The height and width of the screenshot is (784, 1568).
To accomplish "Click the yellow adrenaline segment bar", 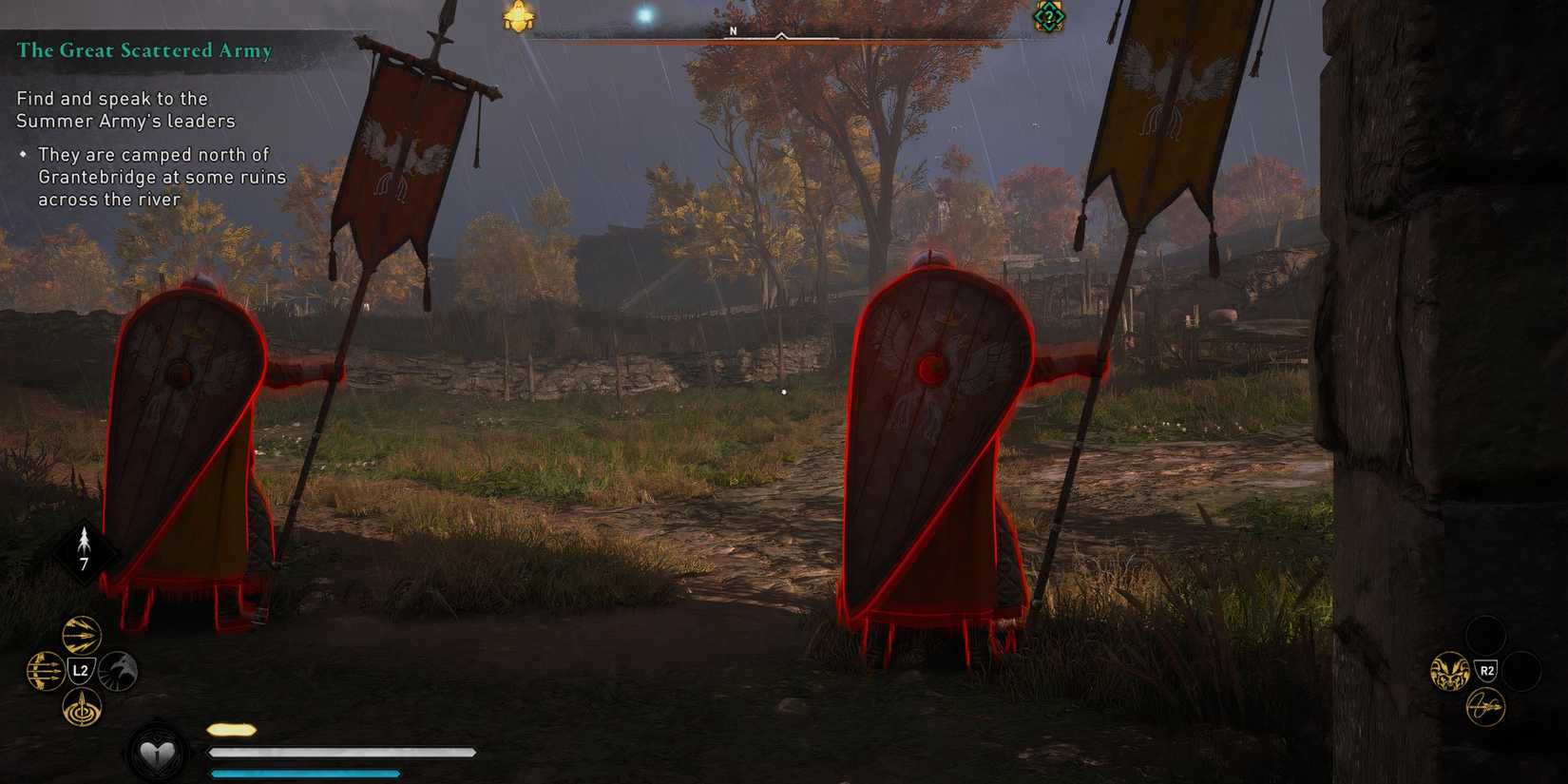I will (x=230, y=729).
